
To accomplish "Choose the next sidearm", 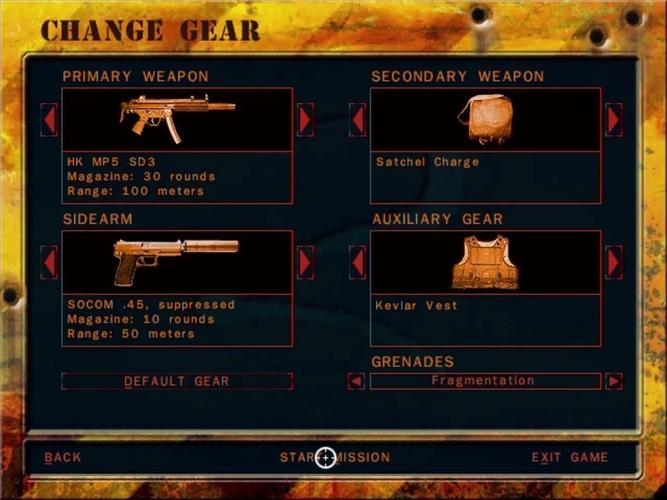I will (306, 262).
